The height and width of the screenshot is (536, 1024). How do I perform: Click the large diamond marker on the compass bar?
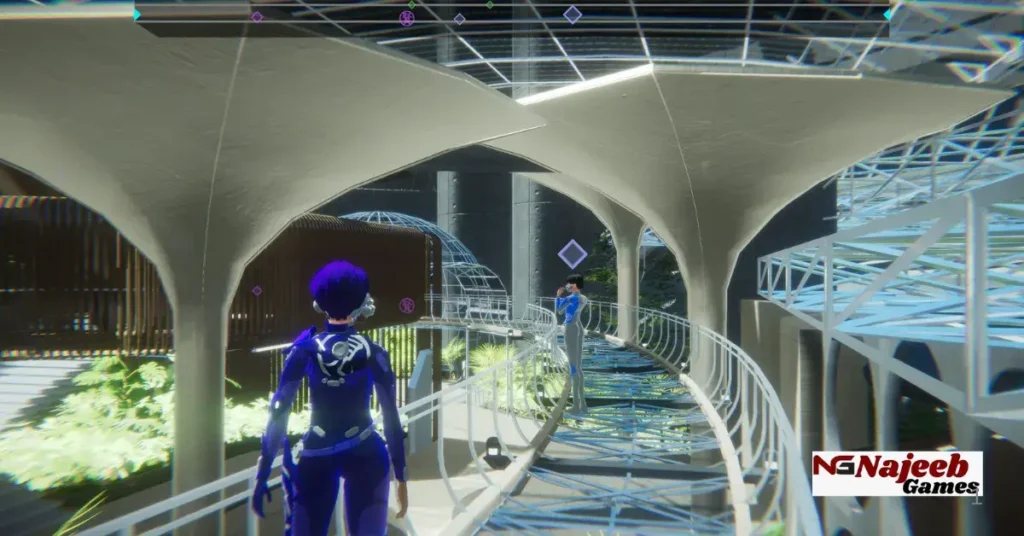[x=572, y=14]
